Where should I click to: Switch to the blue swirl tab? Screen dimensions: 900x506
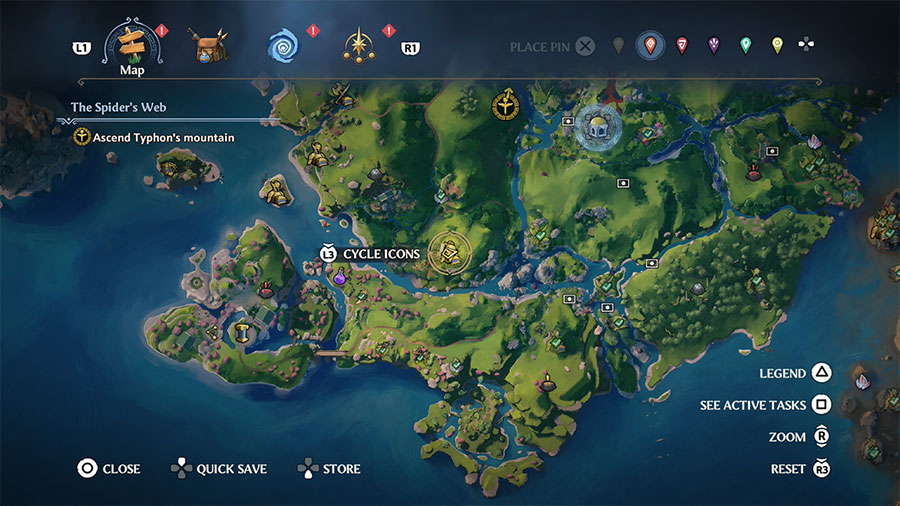click(283, 46)
